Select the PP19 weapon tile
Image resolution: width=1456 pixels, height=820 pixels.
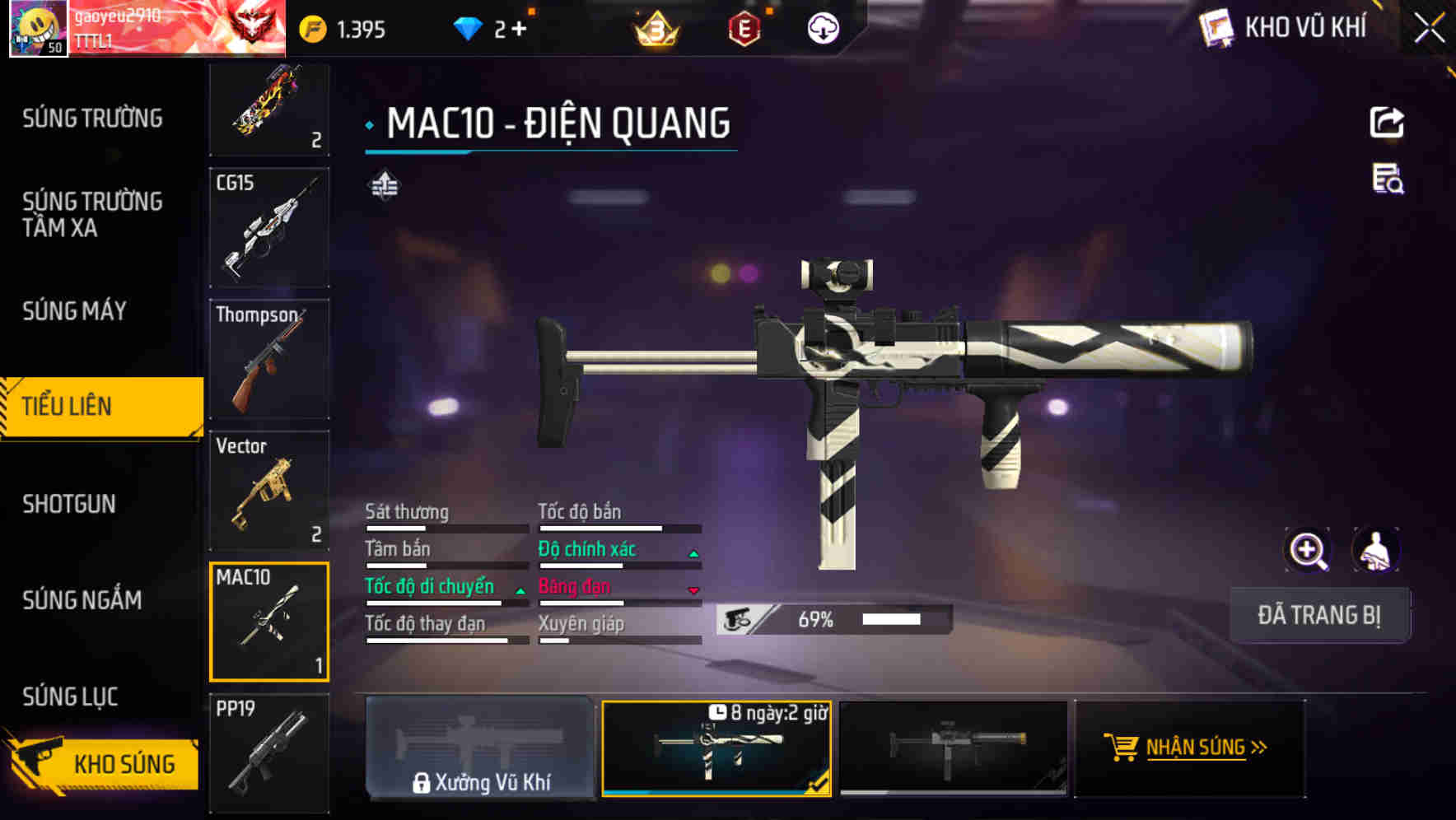269,752
